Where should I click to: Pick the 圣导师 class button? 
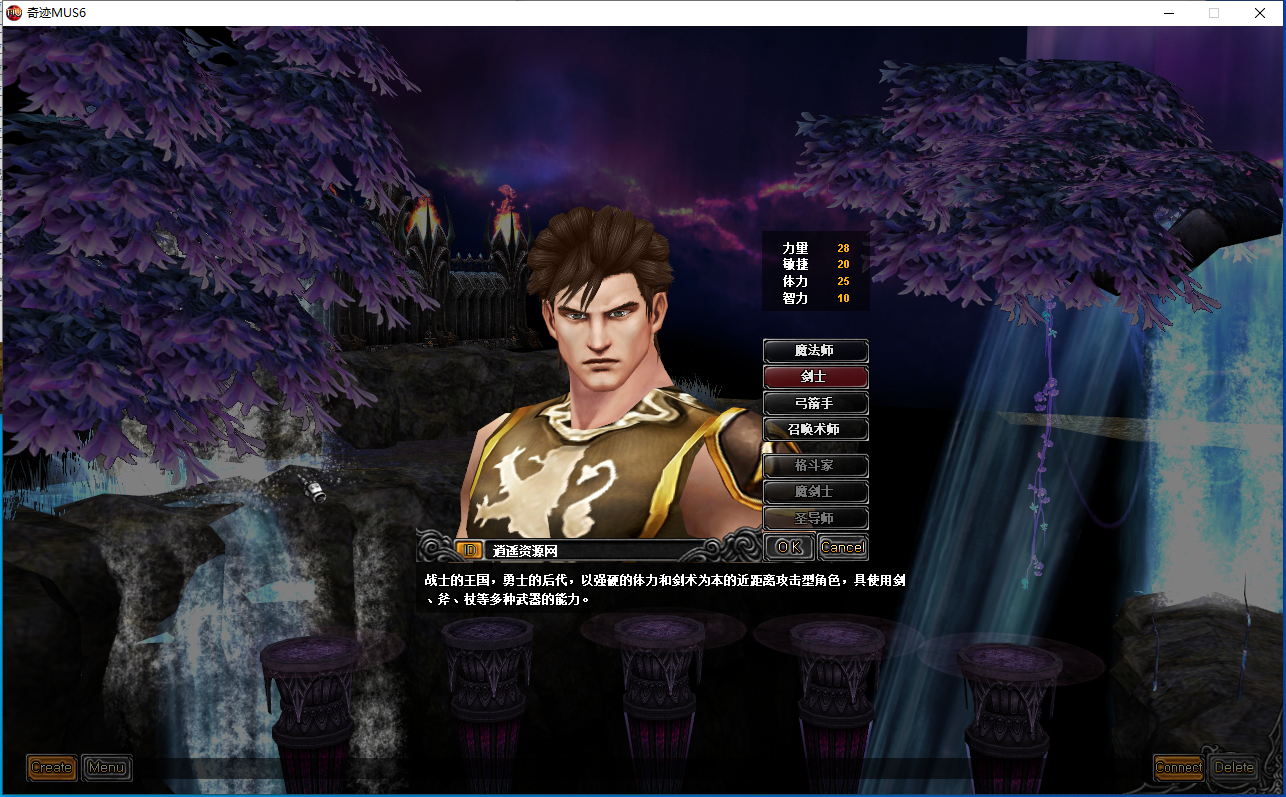[815, 518]
